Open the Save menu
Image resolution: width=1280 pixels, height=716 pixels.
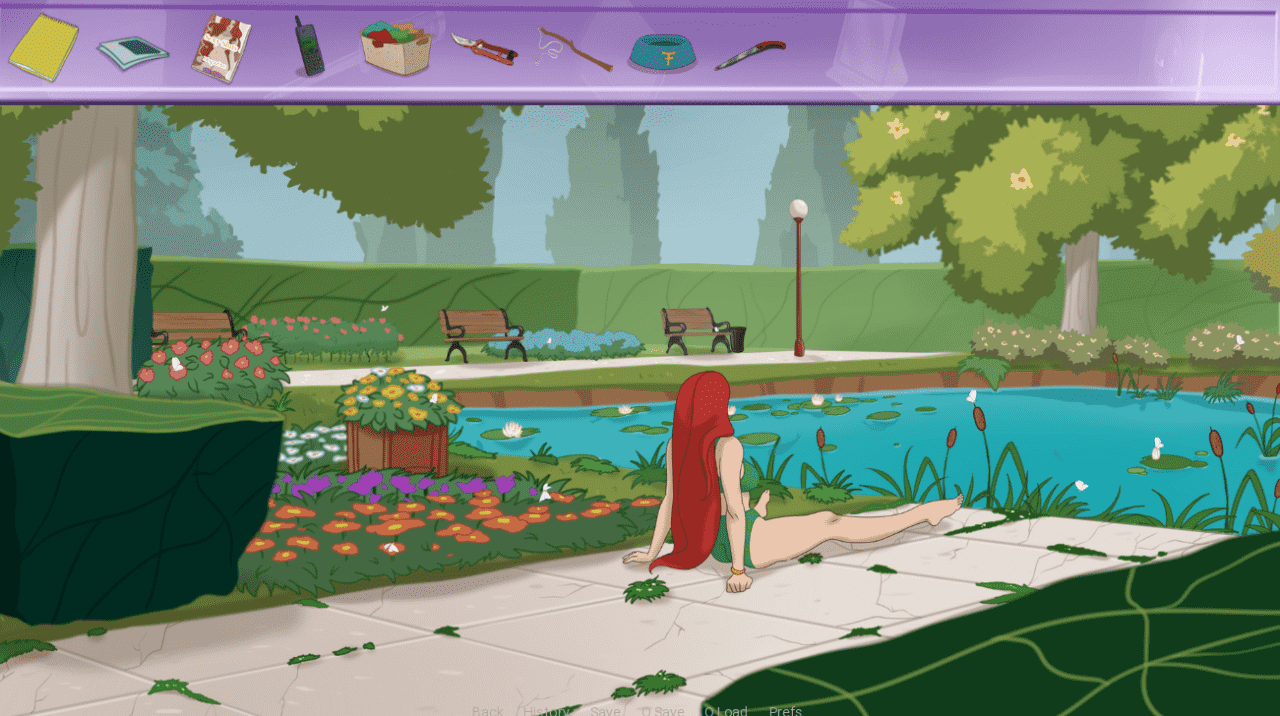[x=605, y=711]
